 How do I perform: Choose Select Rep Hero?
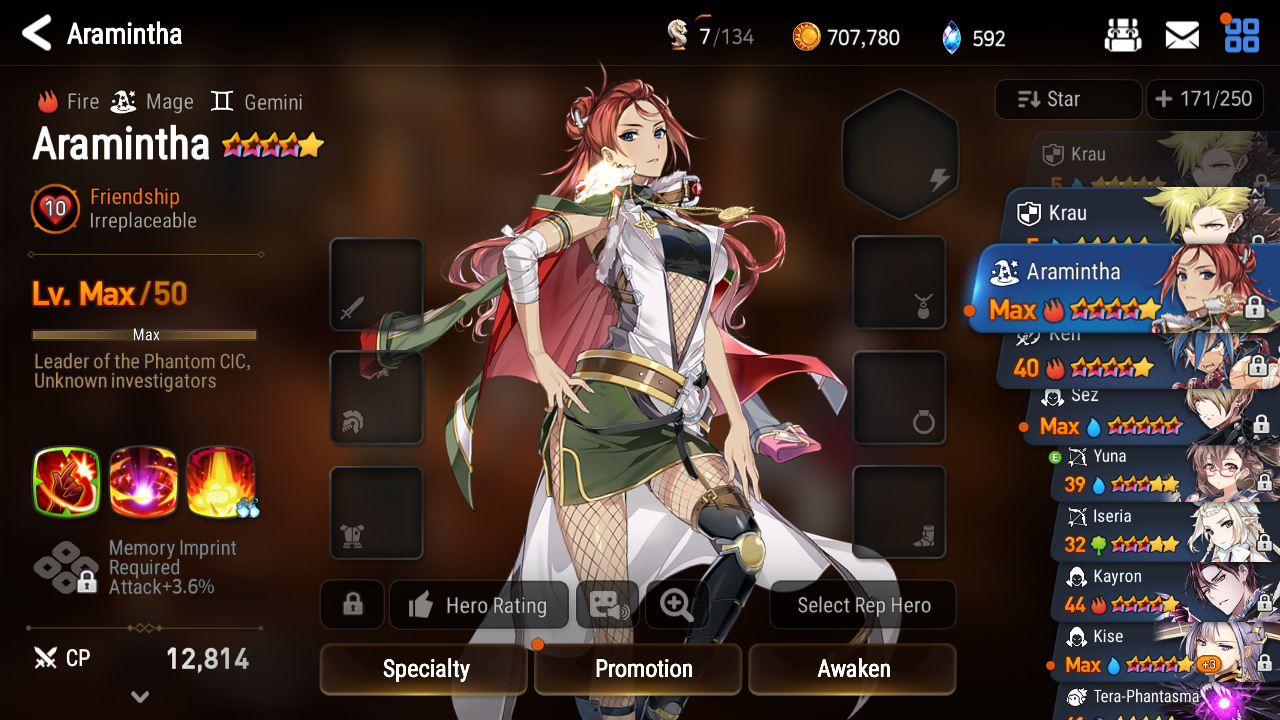pyautogui.click(x=863, y=605)
